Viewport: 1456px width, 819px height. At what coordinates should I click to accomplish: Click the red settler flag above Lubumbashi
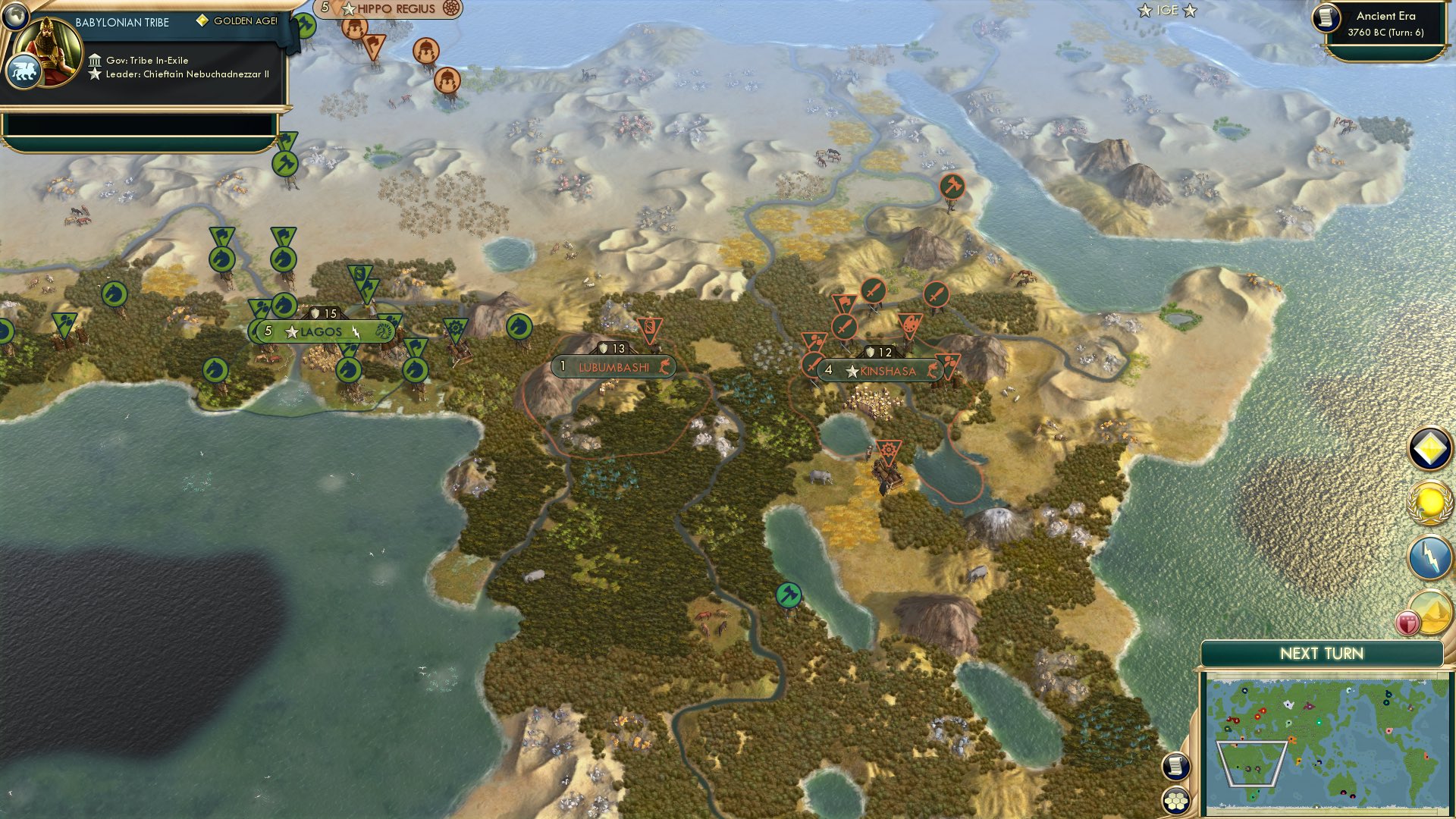click(648, 326)
